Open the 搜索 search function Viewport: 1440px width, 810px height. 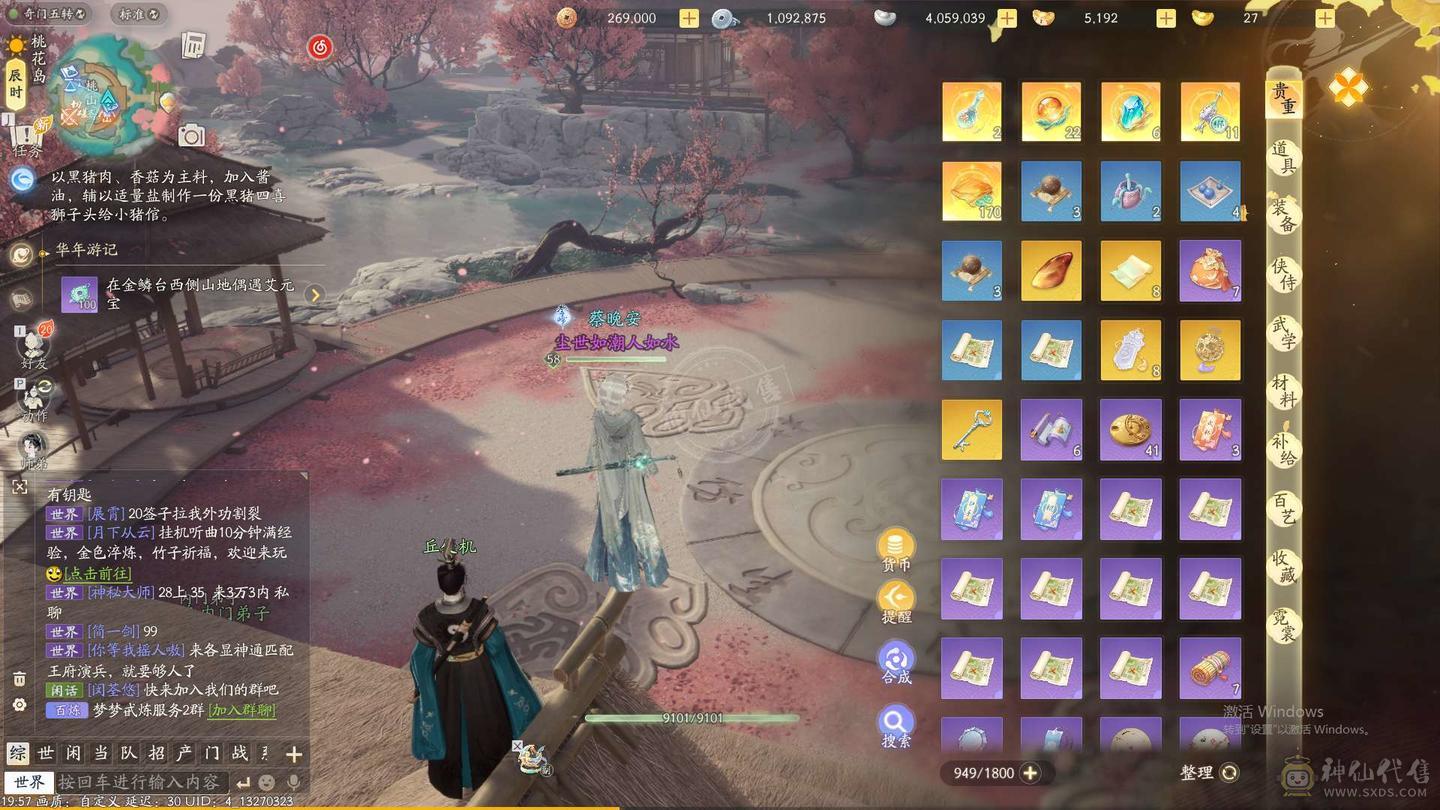(x=896, y=726)
